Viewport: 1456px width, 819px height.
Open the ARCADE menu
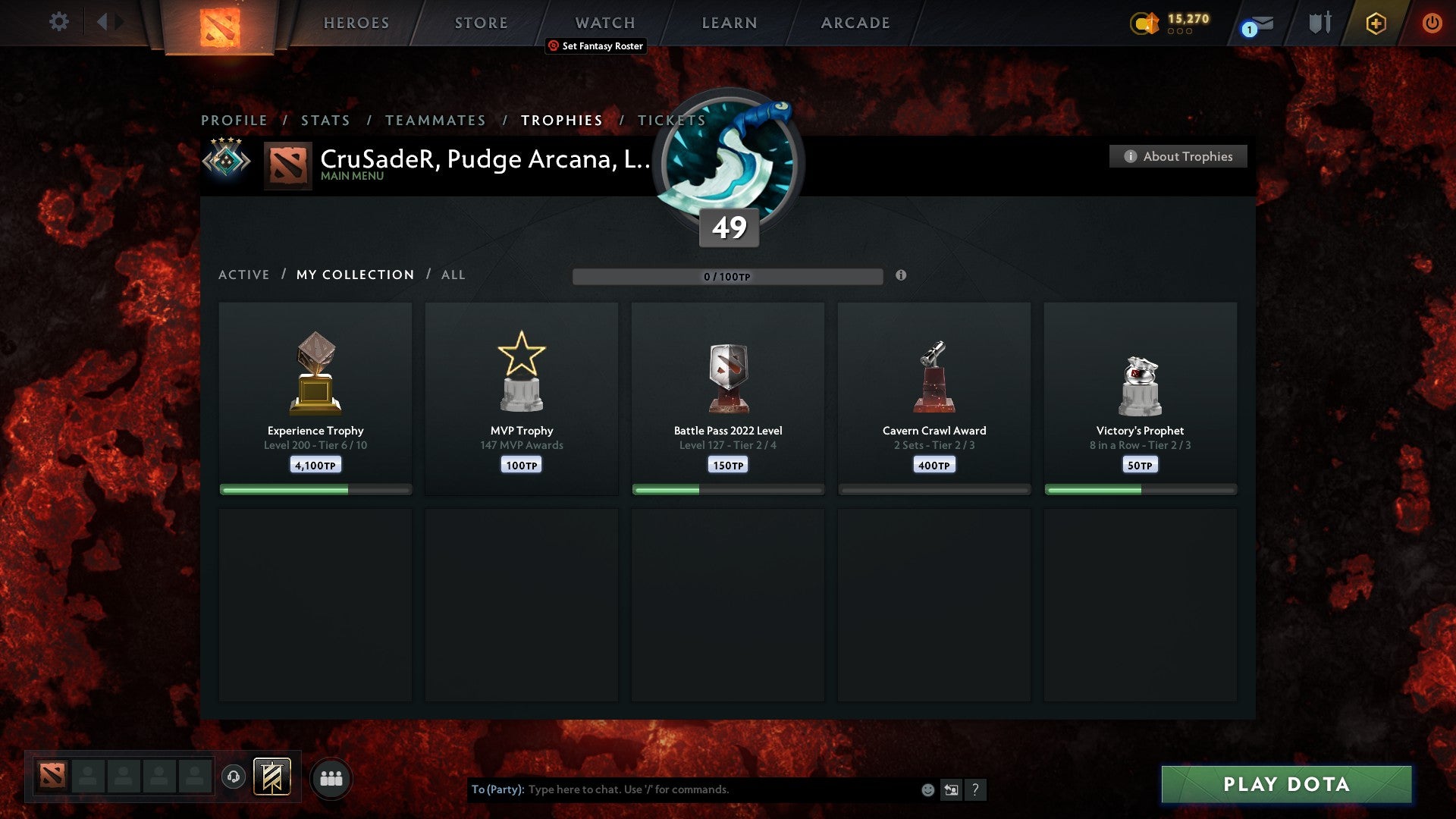(x=854, y=22)
